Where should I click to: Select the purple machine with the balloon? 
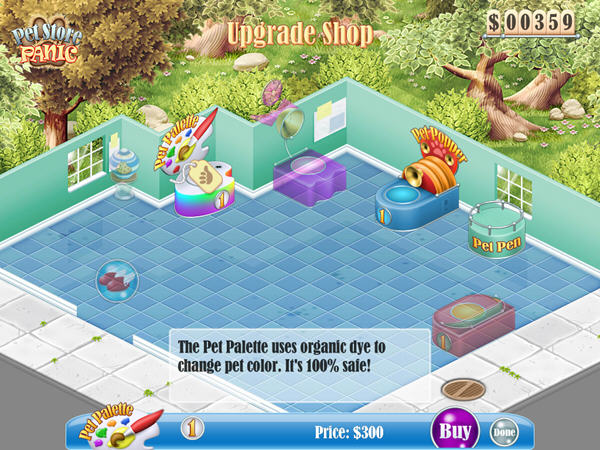309,170
